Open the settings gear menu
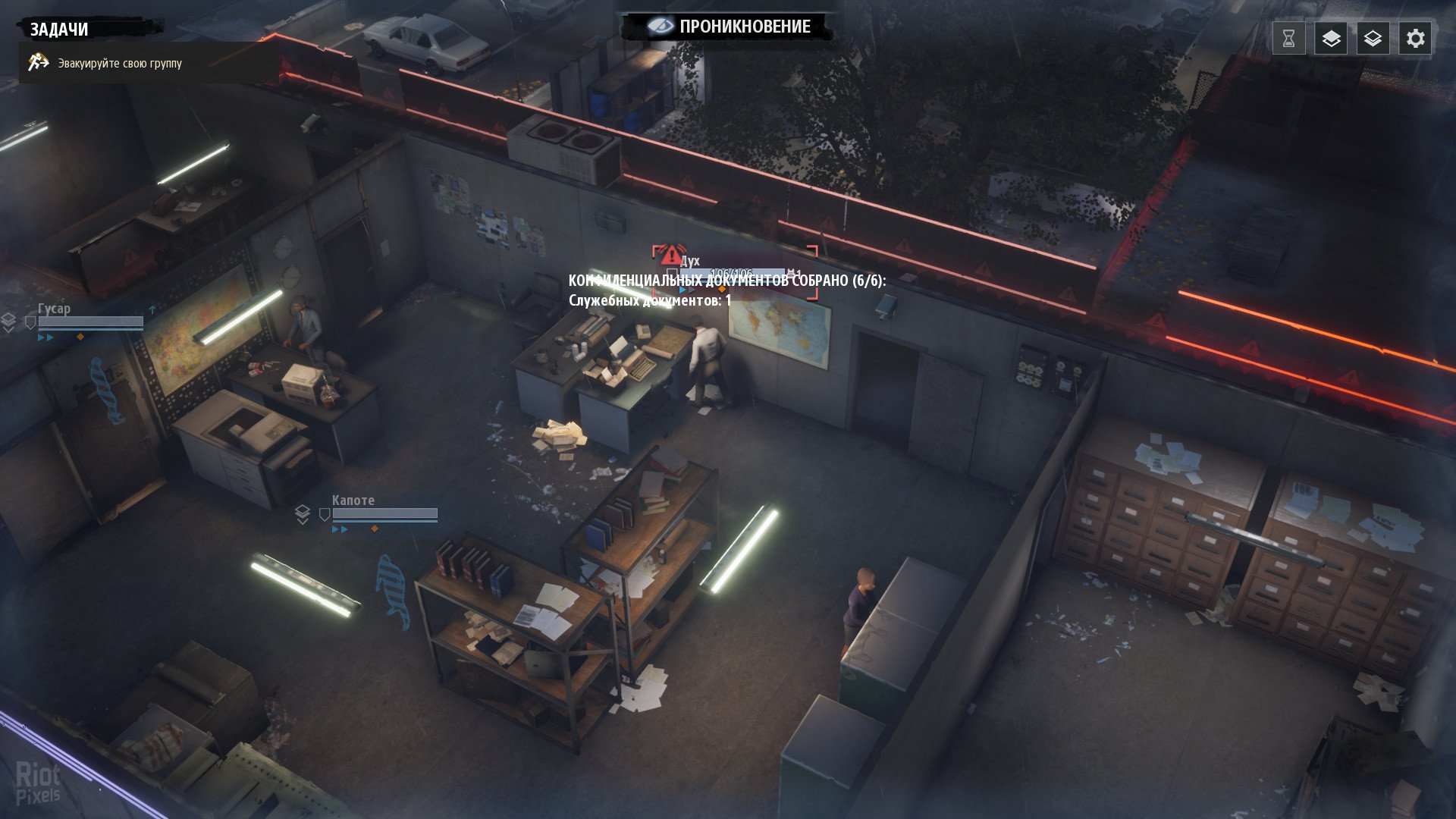The height and width of the screenshot is (819, 1456). [x=1415, y=39]
